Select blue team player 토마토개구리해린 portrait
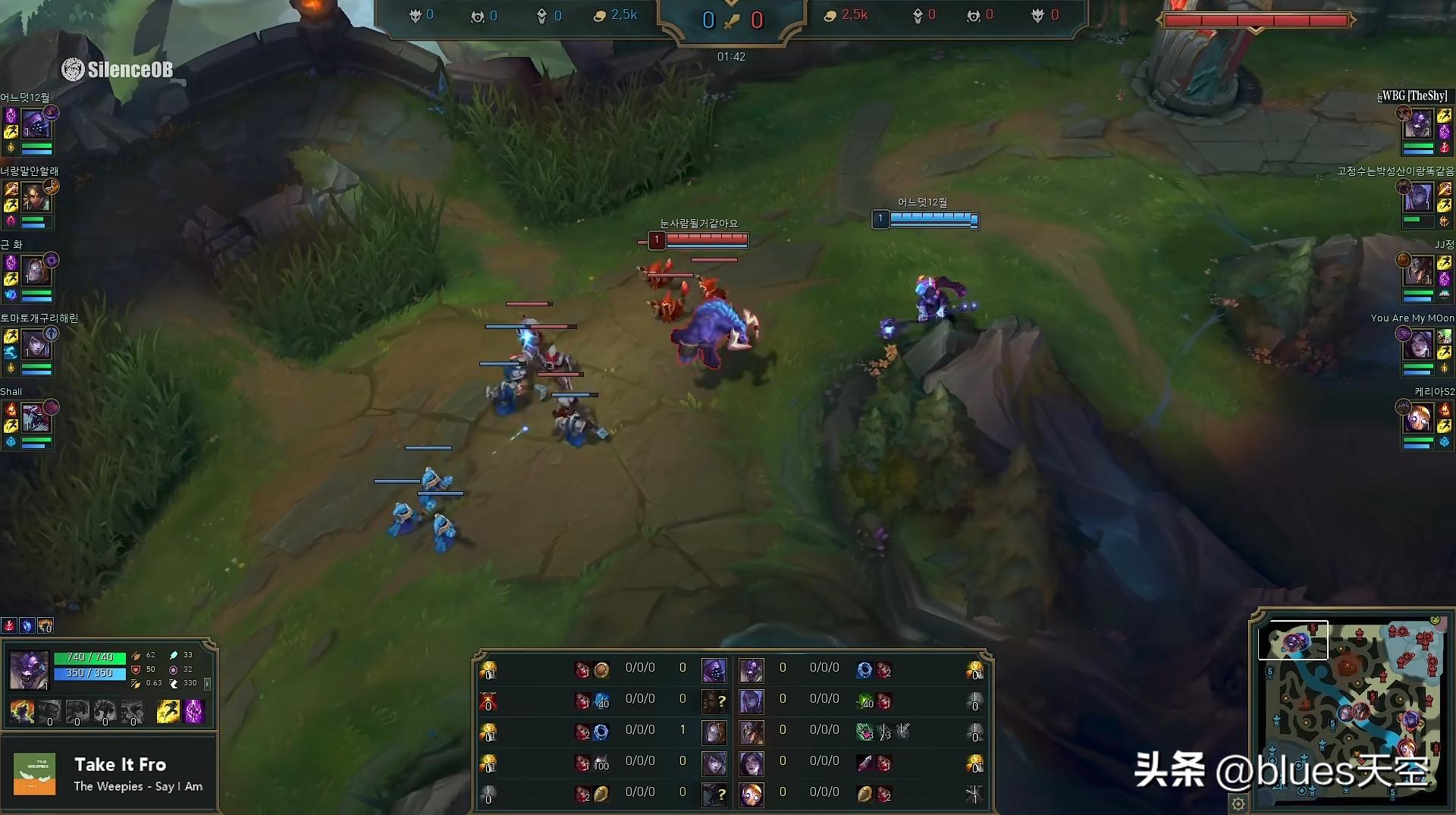Image resolution: width=1456 pixels, height=815 pixels. (36, 346)
